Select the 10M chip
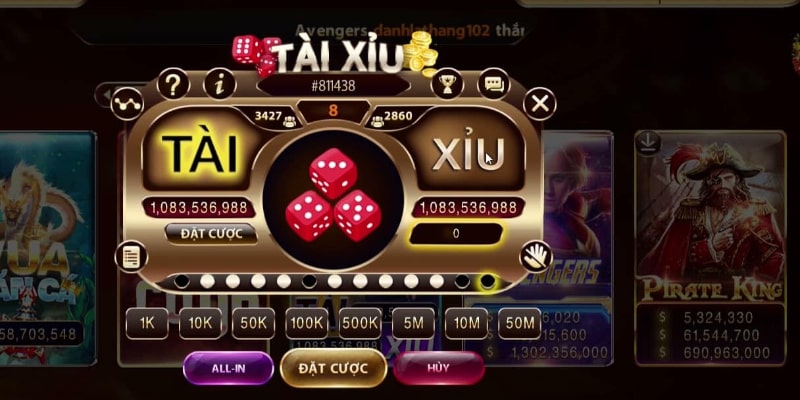This screenshot has height=400, width=800. tap(466, 322)
